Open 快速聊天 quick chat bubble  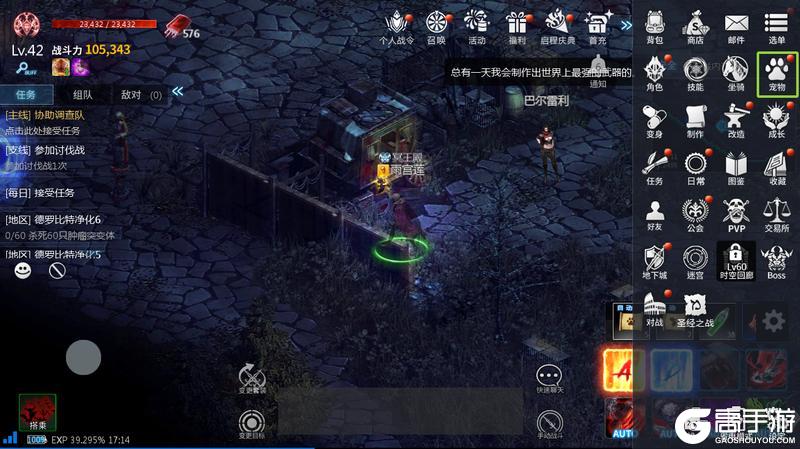coord(549,378)
